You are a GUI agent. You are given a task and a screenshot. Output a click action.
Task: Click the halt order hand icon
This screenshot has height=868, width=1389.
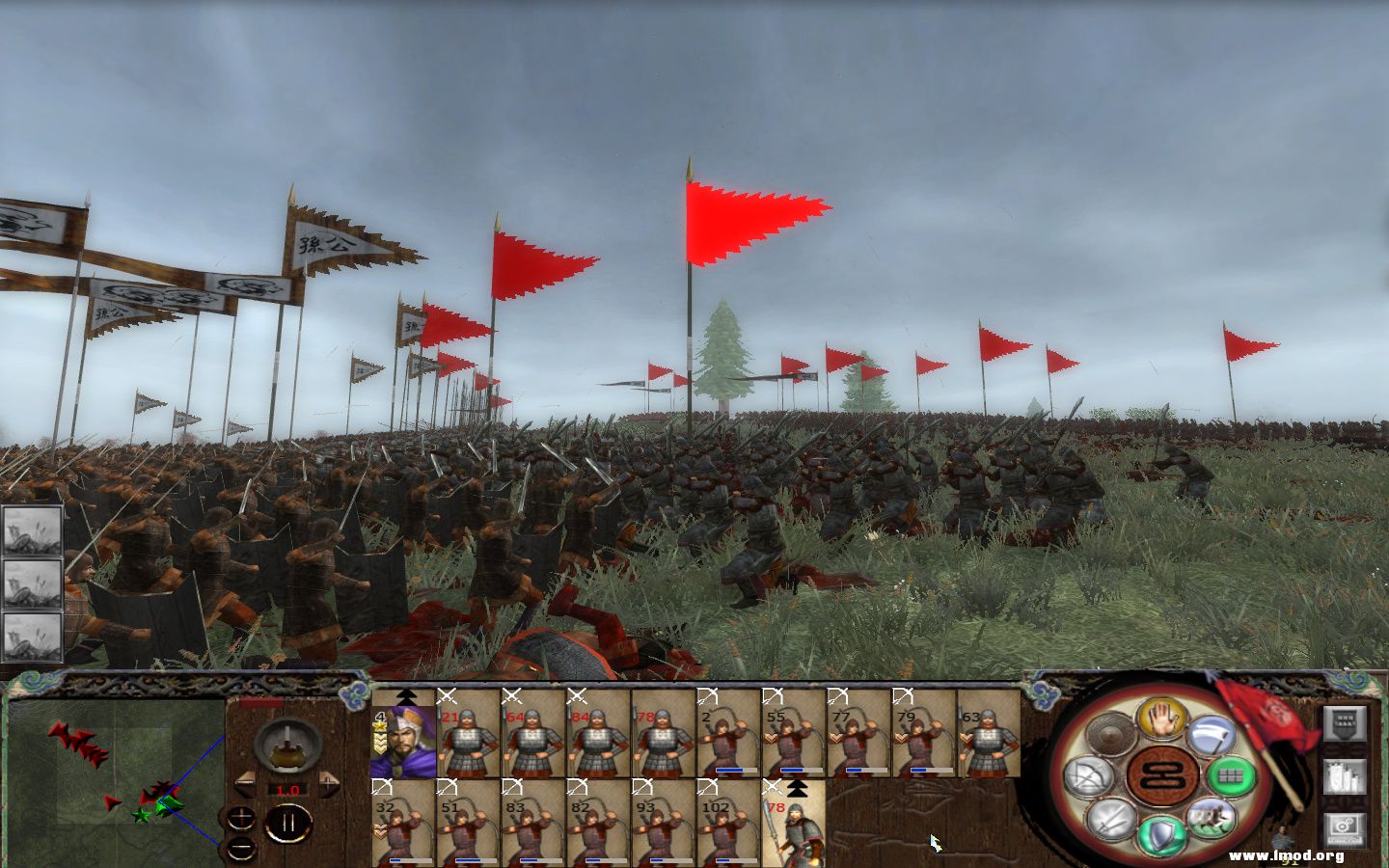point(1161,719)
